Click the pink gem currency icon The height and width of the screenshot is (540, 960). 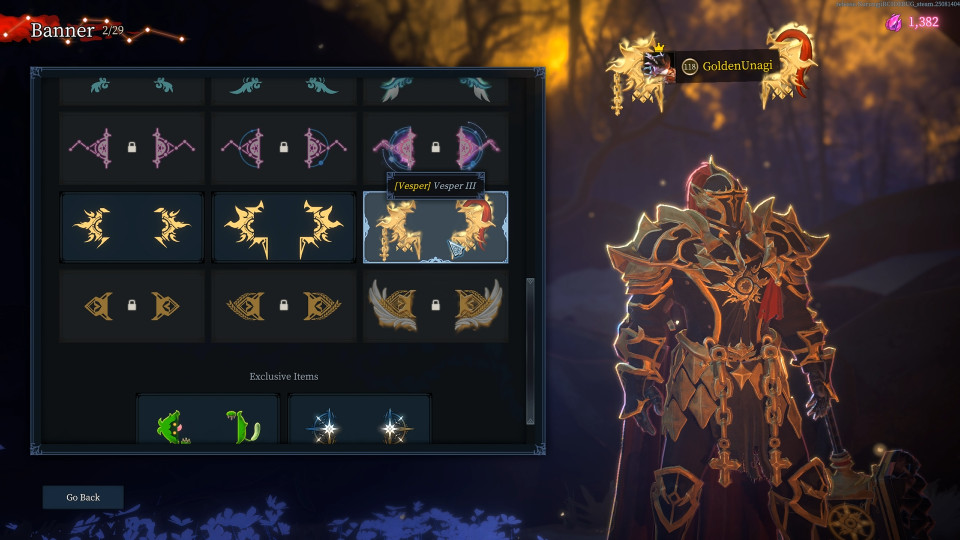(x=894, y=22)
